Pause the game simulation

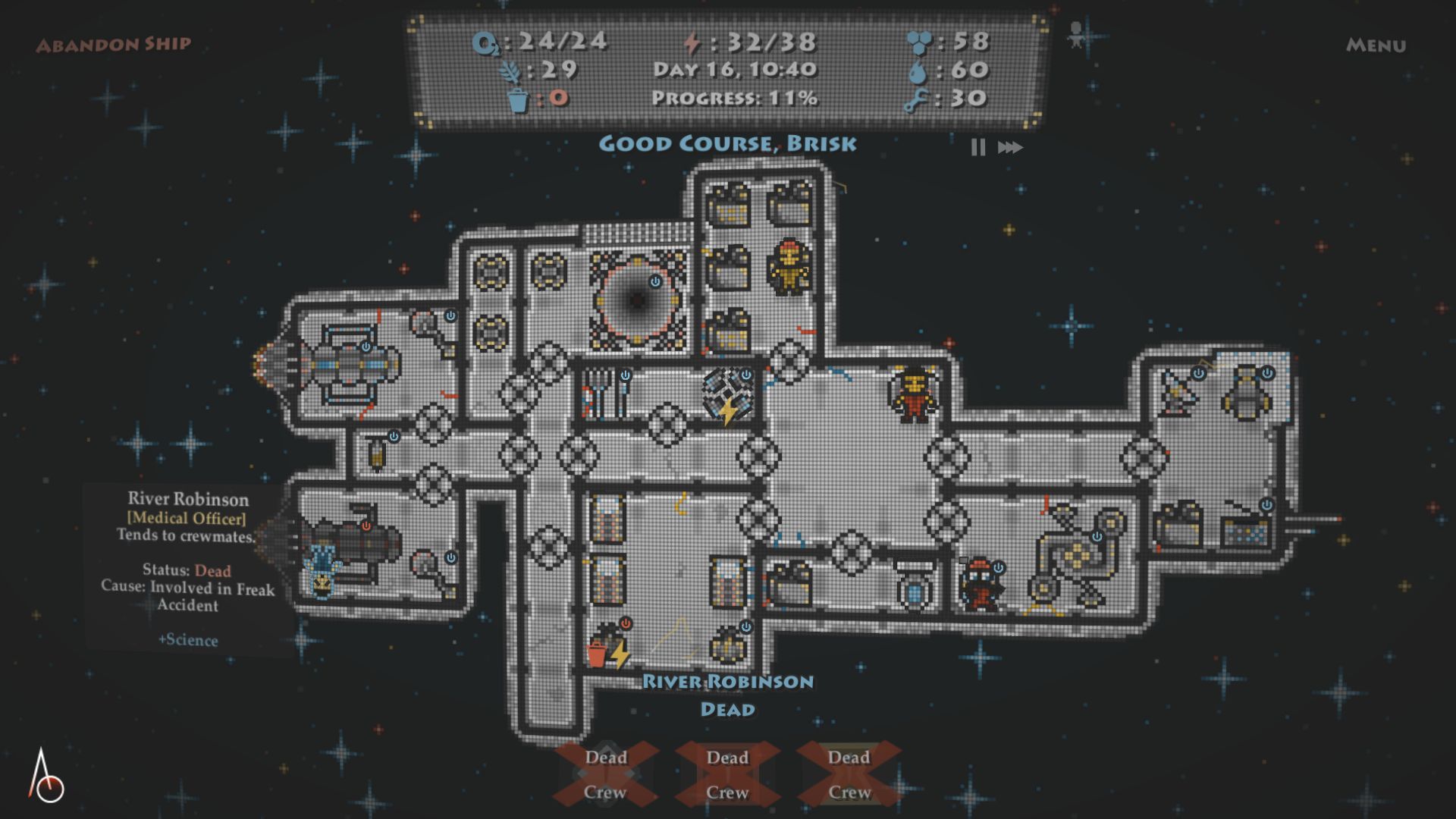(978, 147)
